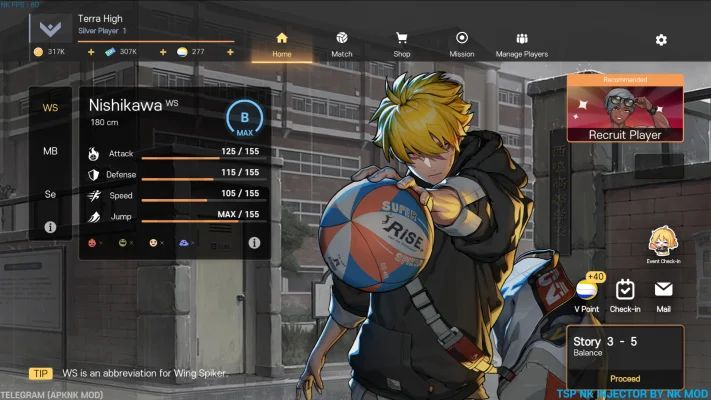Select the Se position tab
This screenshot has height=400, width=711.
click(x=50, y=194)
